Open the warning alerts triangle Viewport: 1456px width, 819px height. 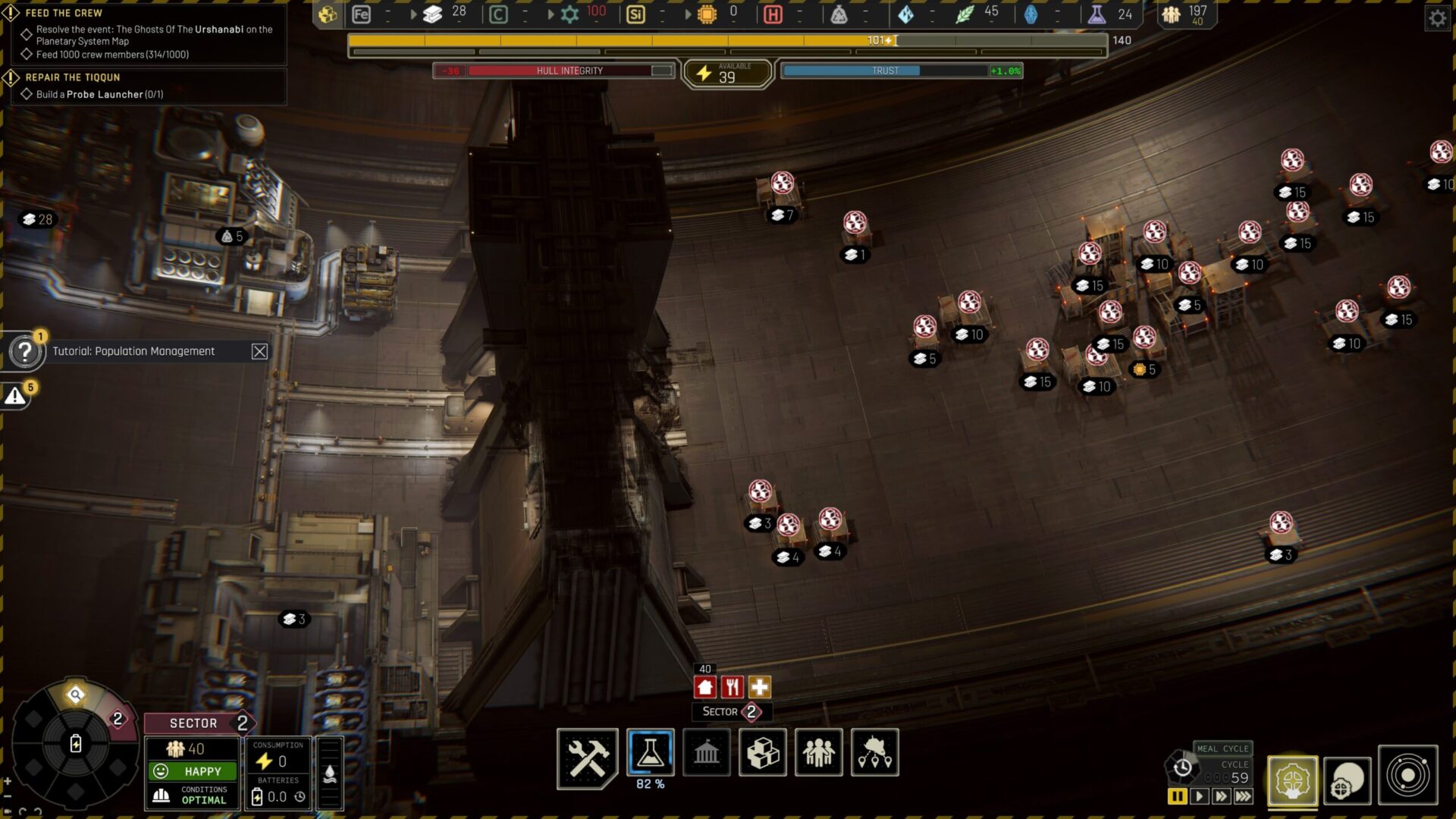[x=15, y=395]
